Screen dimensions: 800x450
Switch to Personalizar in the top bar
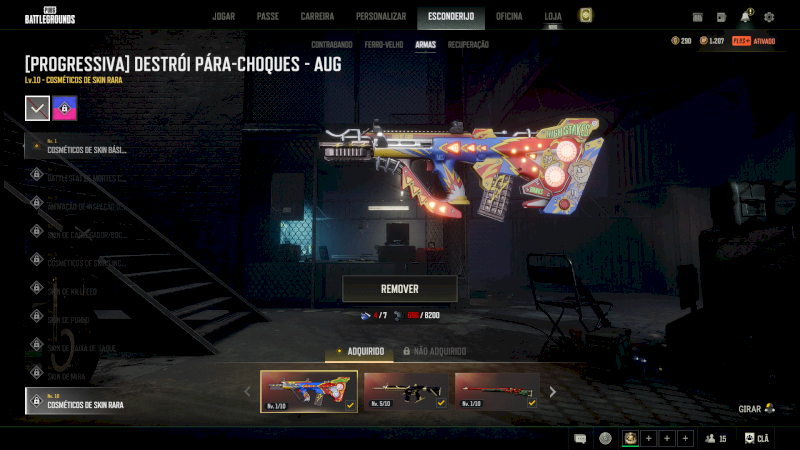(381, 16)
